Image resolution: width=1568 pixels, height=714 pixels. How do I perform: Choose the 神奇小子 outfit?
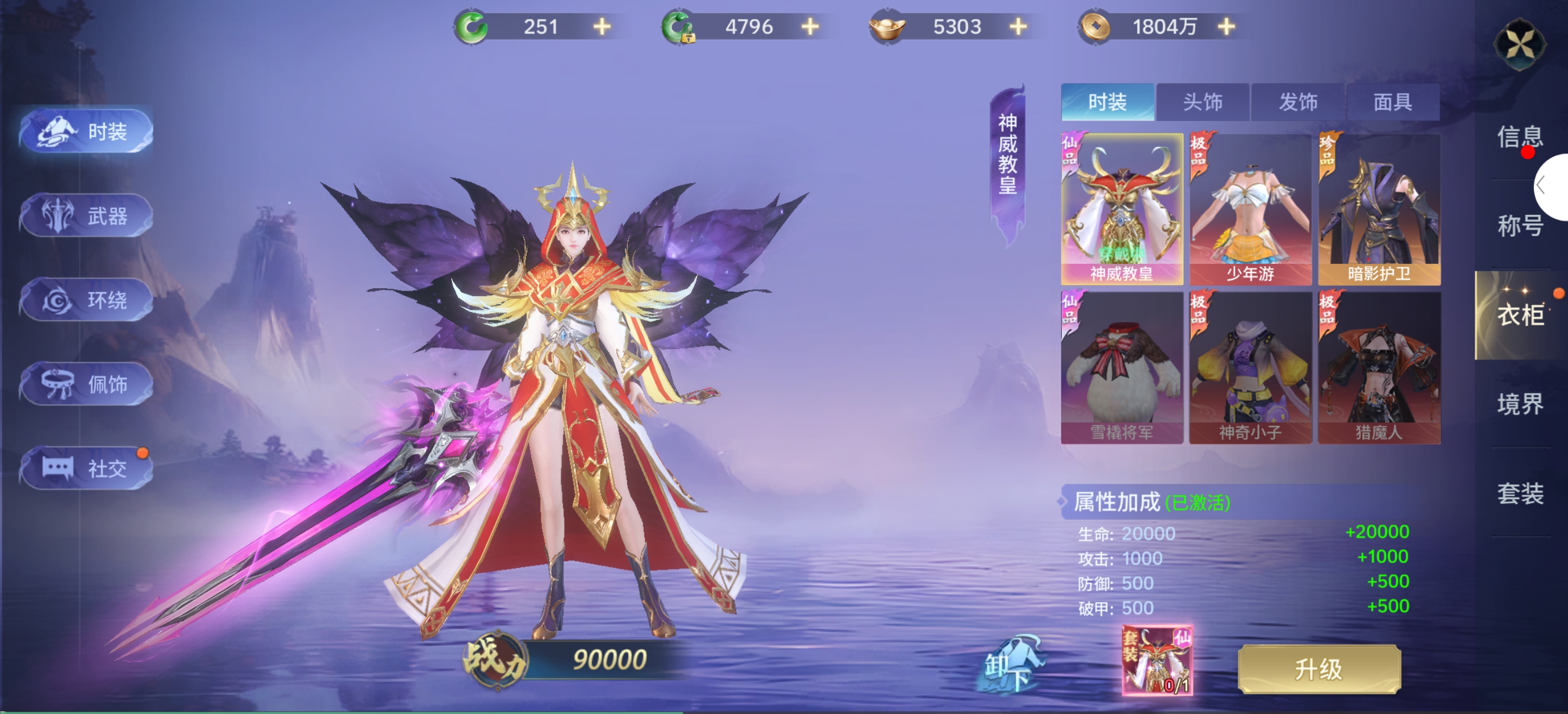[x=1250, y=367]
